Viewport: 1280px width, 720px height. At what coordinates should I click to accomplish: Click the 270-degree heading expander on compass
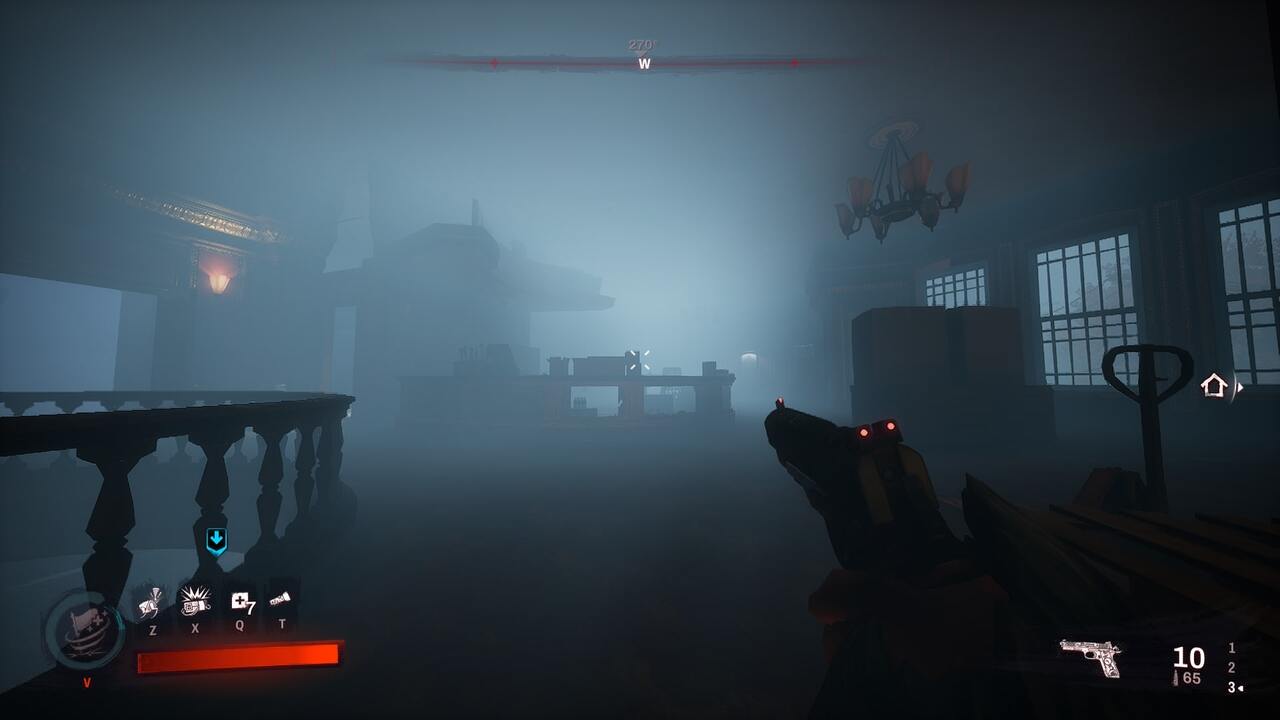[642, 44]
